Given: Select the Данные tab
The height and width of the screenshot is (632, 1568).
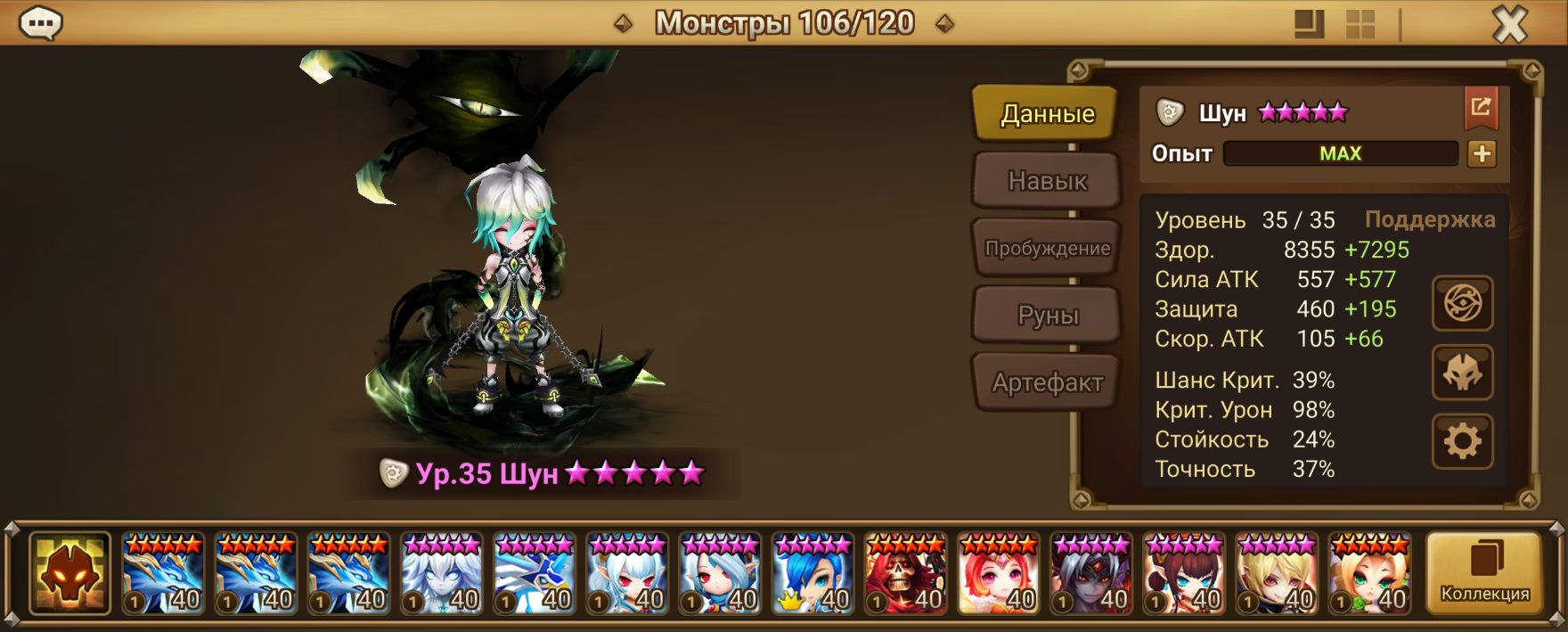Looking at the screenshot, I should [1047, 114].
